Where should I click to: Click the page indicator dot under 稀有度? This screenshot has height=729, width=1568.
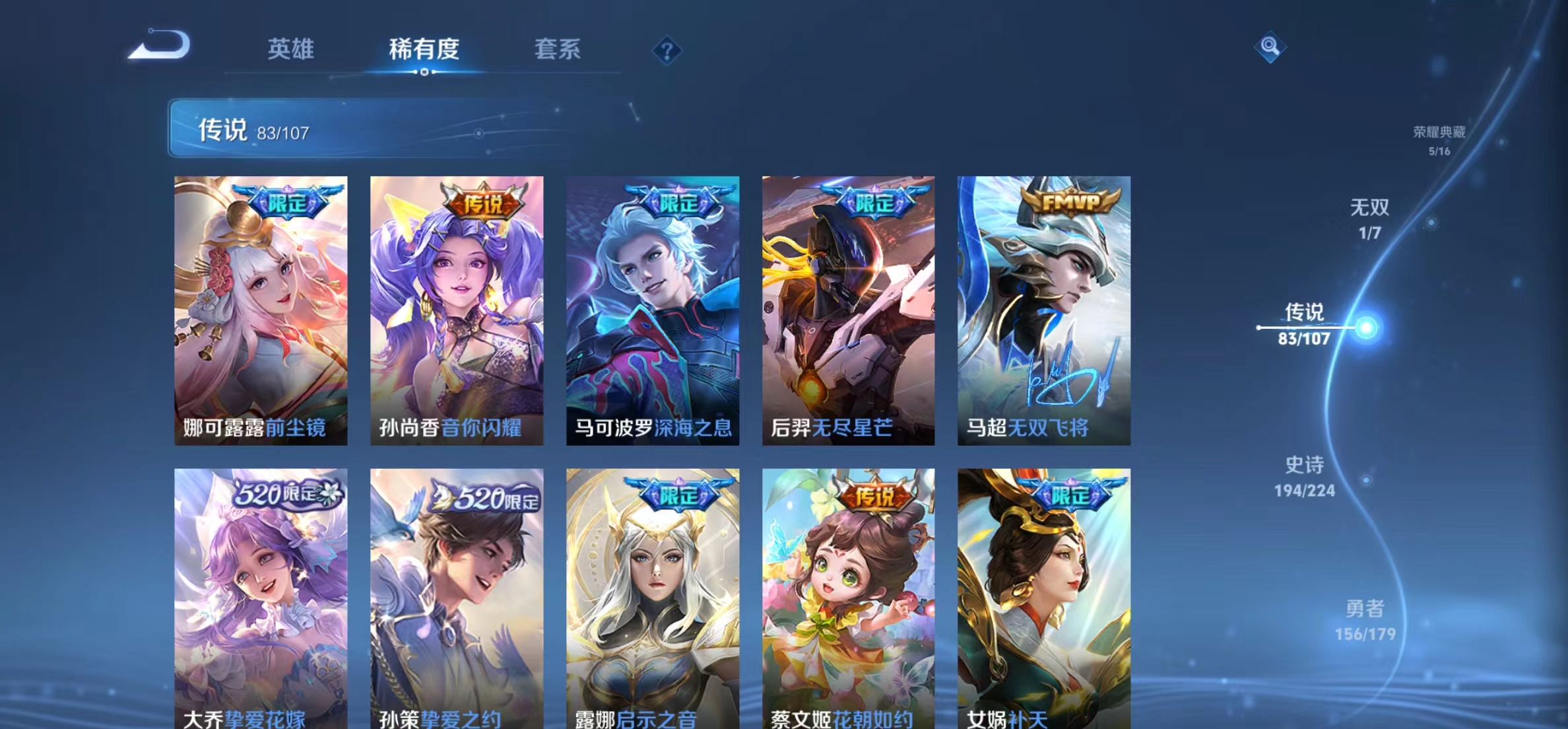tap(423, 73)
